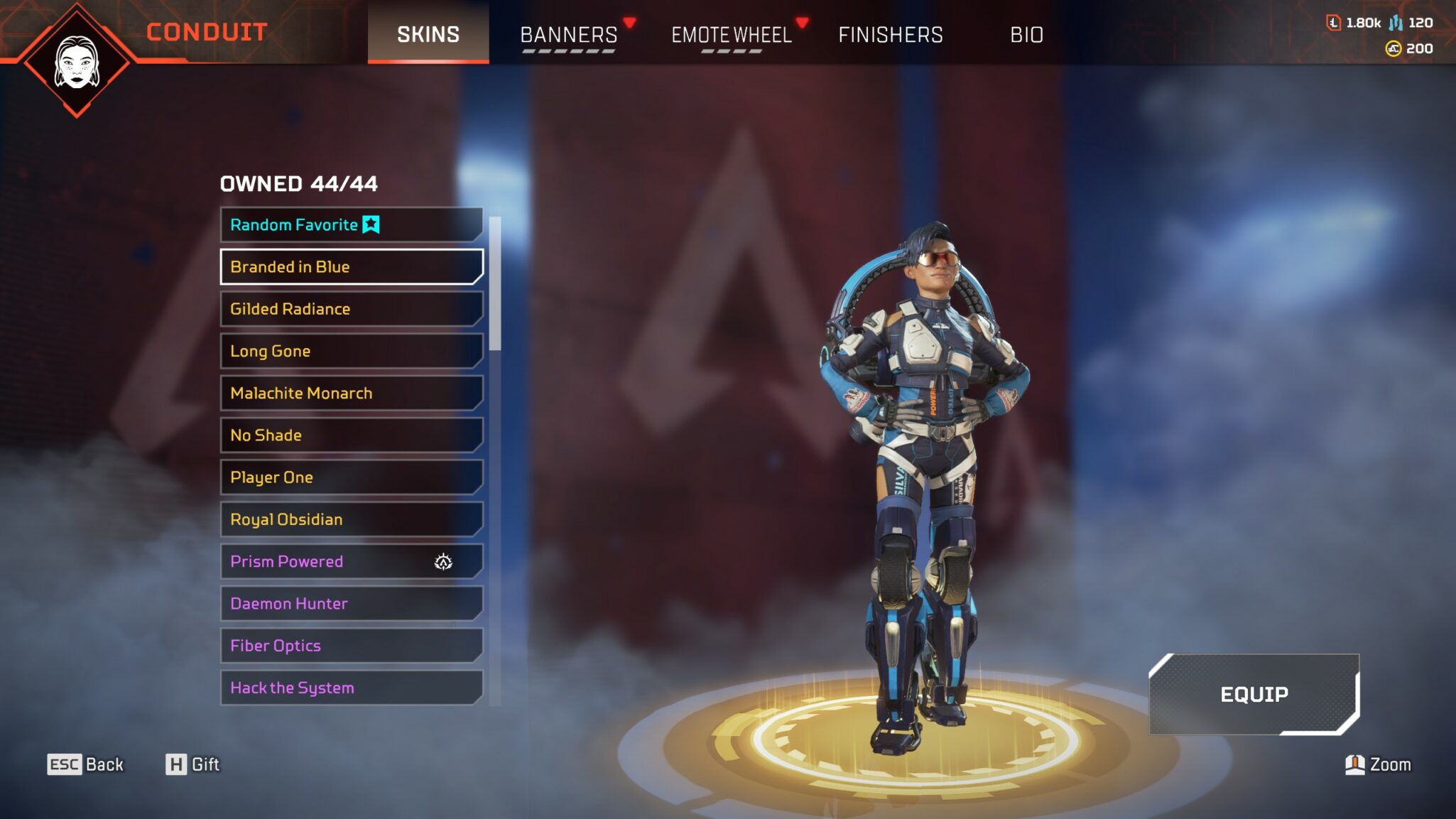Select the Prism Powered skin
The image size is (1456, 819).
[351, 561]
